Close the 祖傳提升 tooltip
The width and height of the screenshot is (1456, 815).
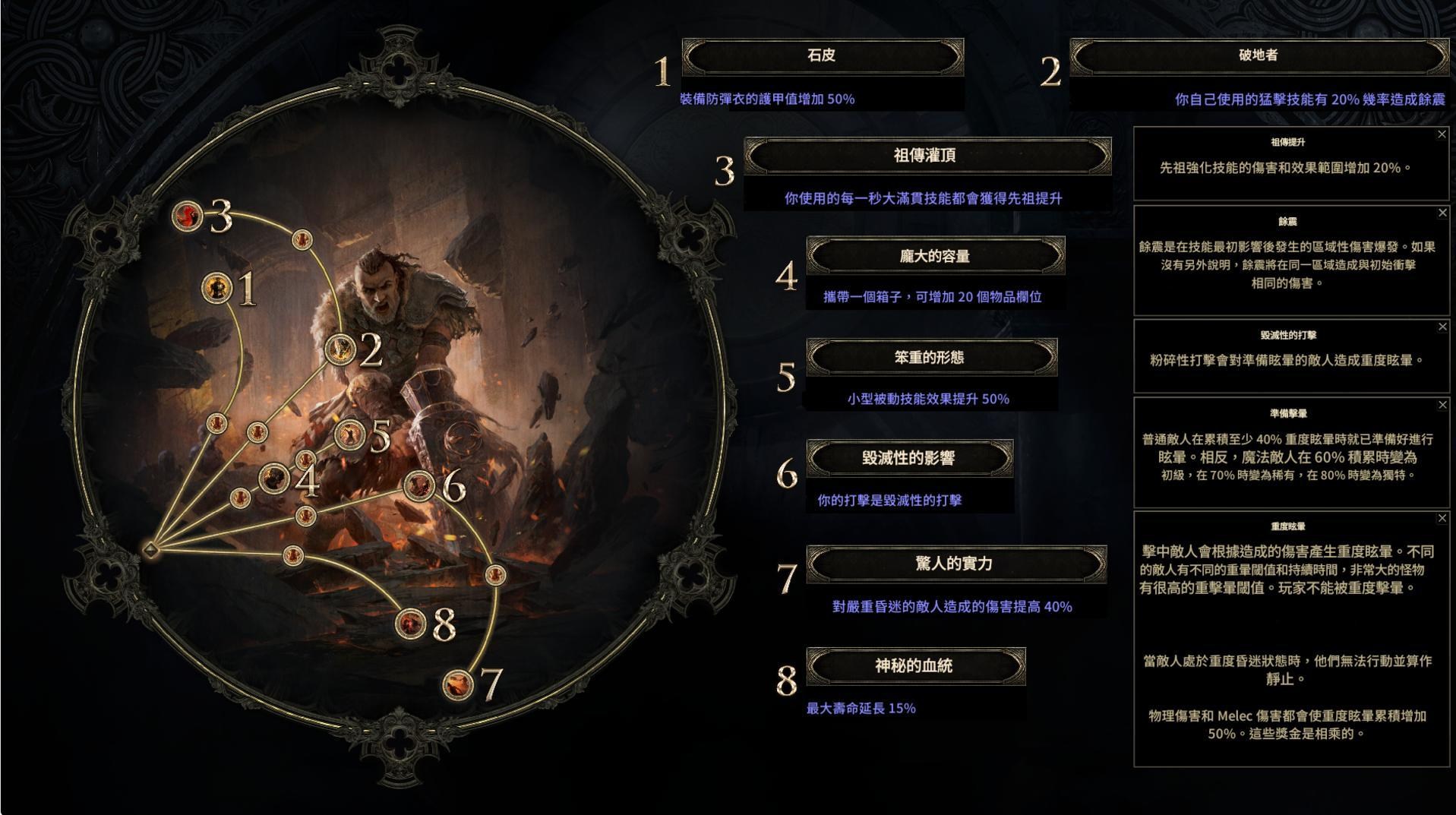pyautogui.click(x=1442, y=134)
